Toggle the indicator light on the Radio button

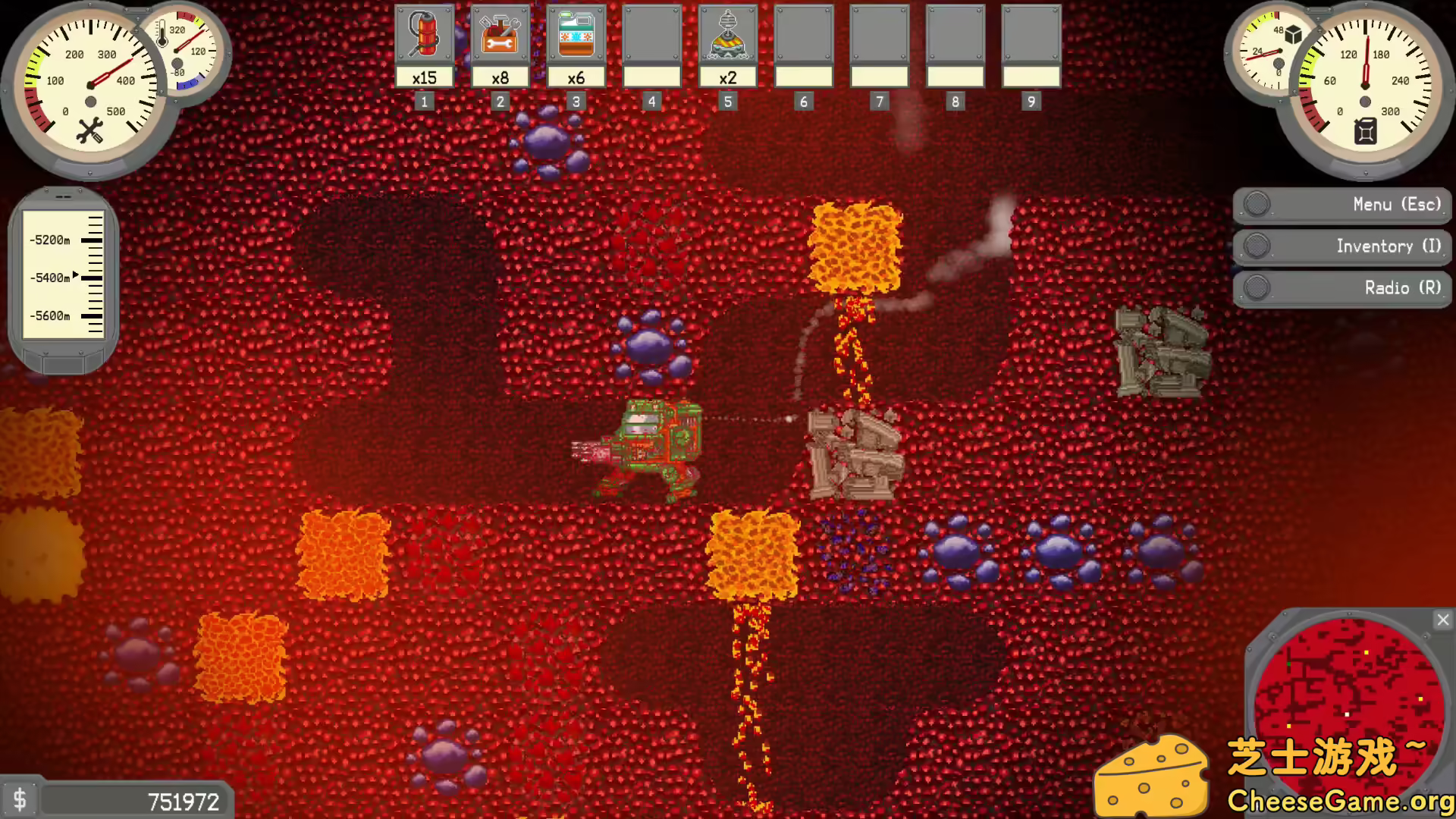tap(1257, 288)
